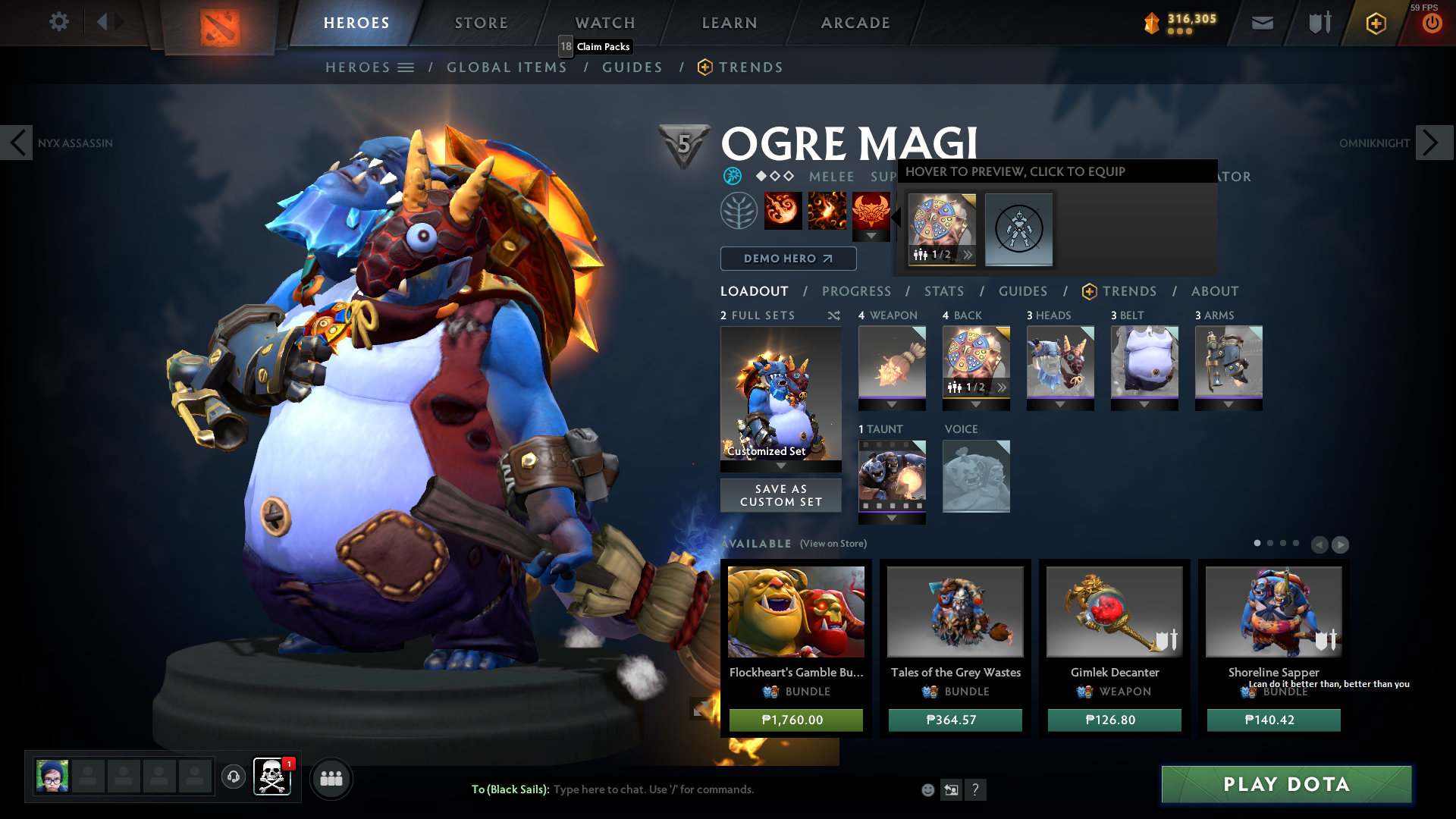
Task: Open the STORE menu
Action: pos(481,23)
